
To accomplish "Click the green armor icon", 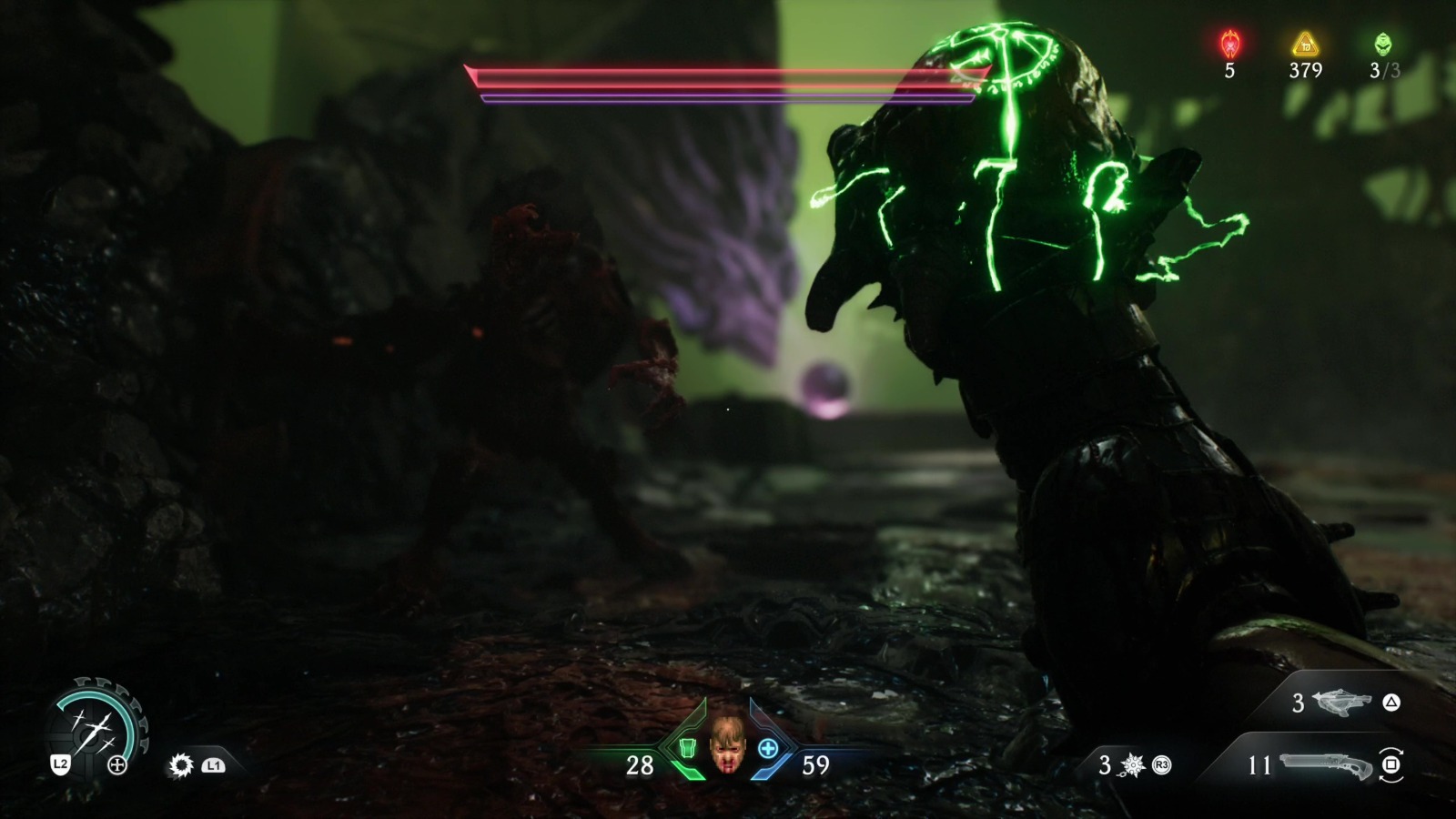I will (x=688, y=748).
